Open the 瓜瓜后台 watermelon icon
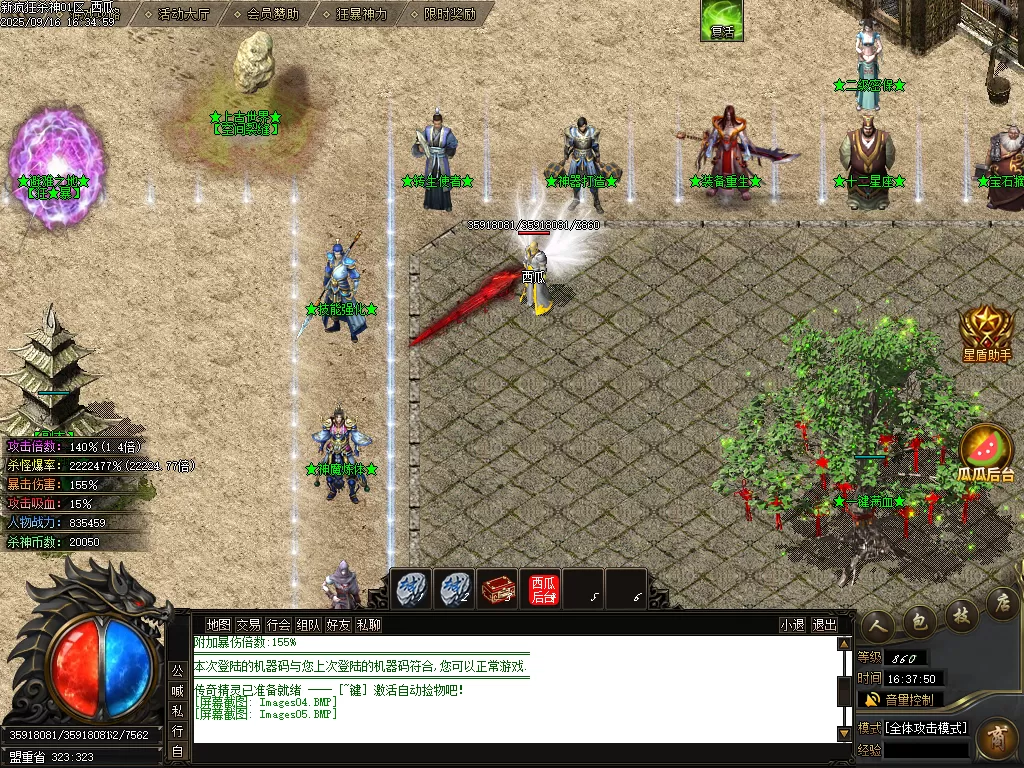This screenshot has height=768, width=1024. click(986, 455)
